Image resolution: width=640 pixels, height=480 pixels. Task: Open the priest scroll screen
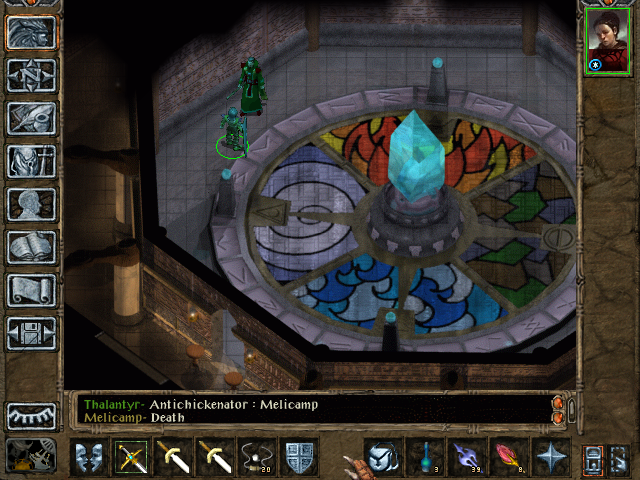click(31, 290)
